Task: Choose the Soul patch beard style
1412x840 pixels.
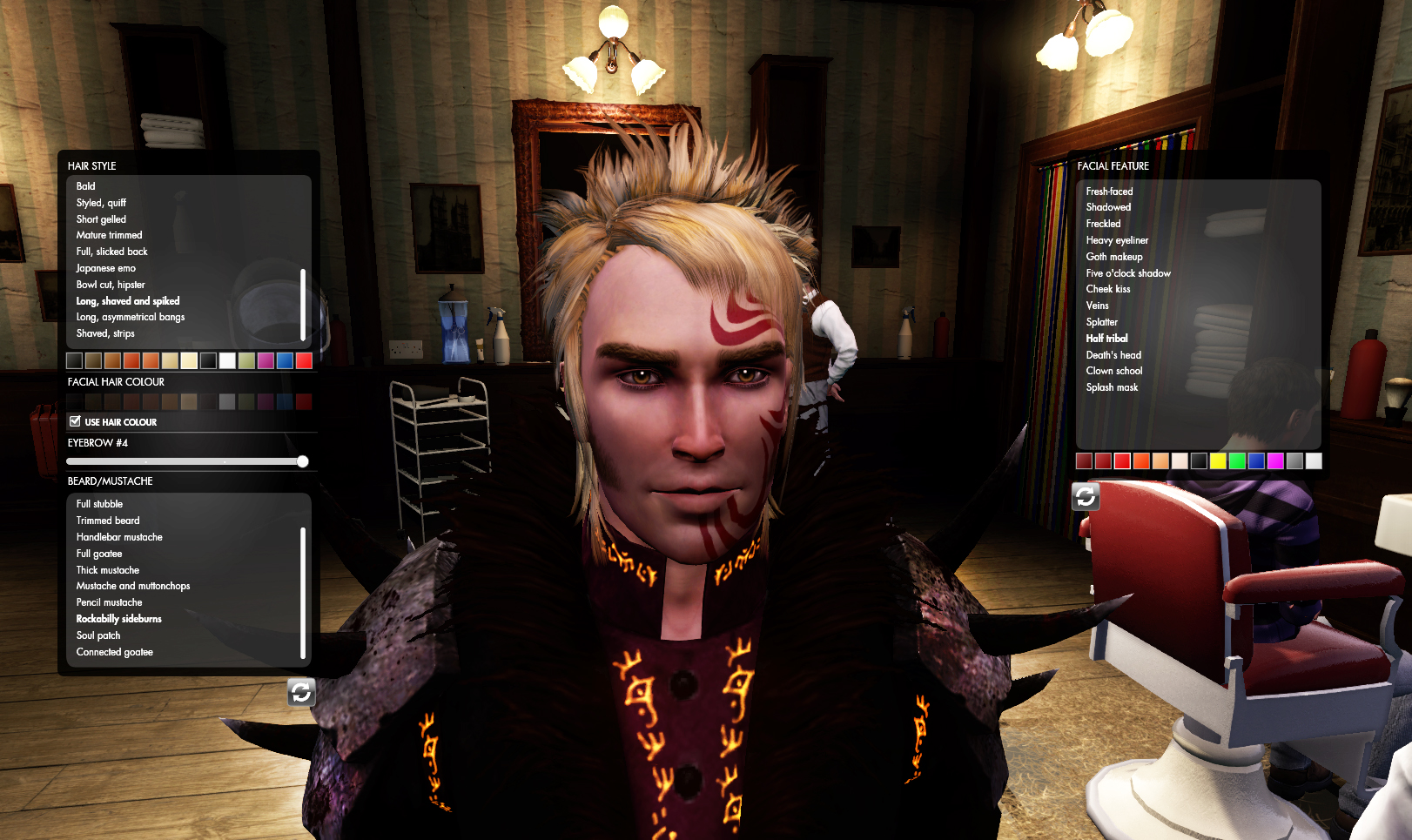Action: [x=98, y=635]
